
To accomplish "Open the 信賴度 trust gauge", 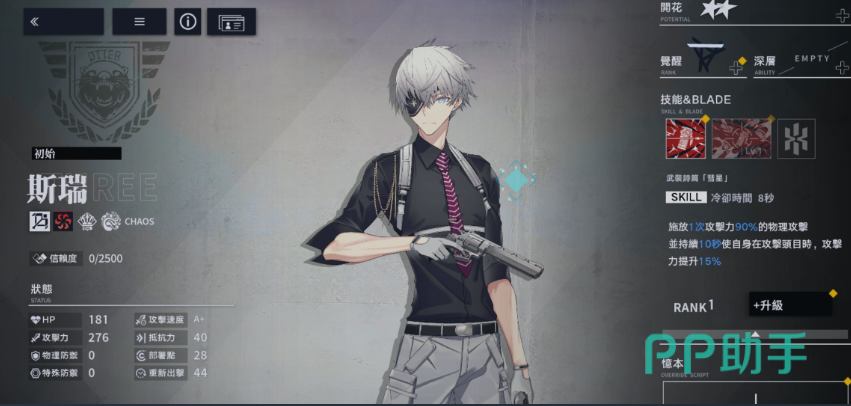I will click(80, 258).
